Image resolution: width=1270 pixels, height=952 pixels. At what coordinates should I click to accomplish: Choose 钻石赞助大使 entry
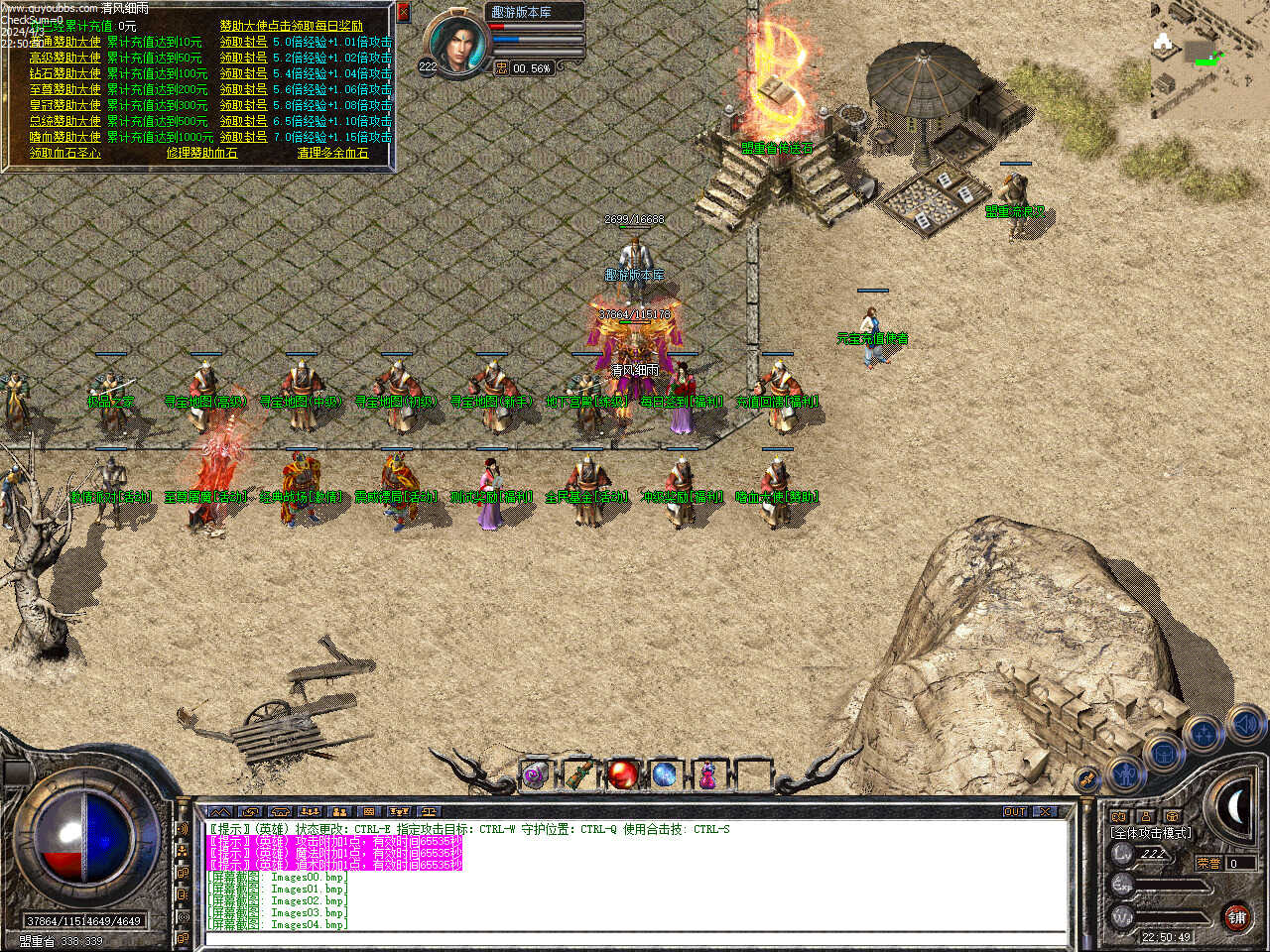pyautogui.click(x=64, y=73)
